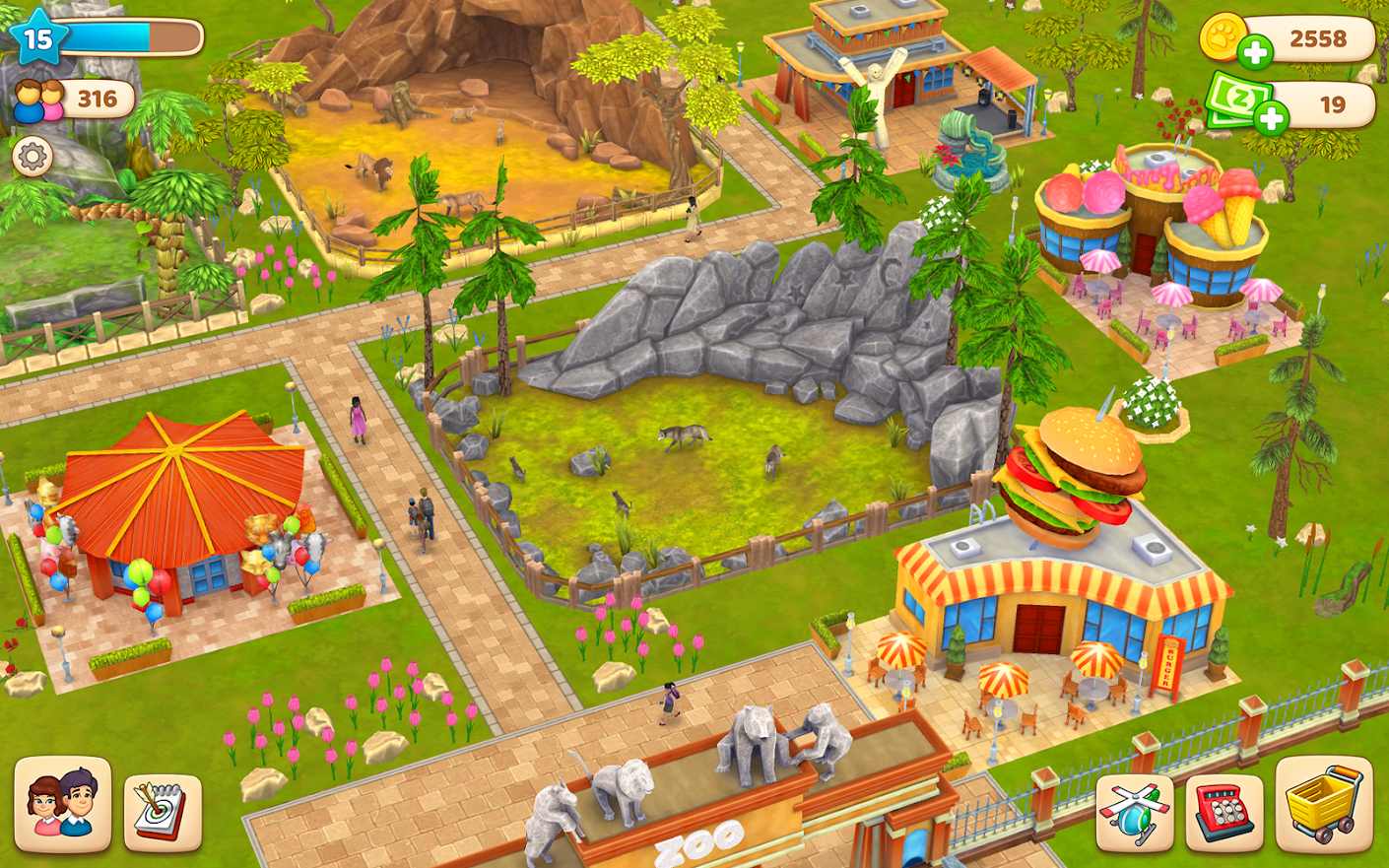Select the lion in the desert enclosure
Image resolution: width=1389 pixels, height=868 pixels.
coord(379,170)
